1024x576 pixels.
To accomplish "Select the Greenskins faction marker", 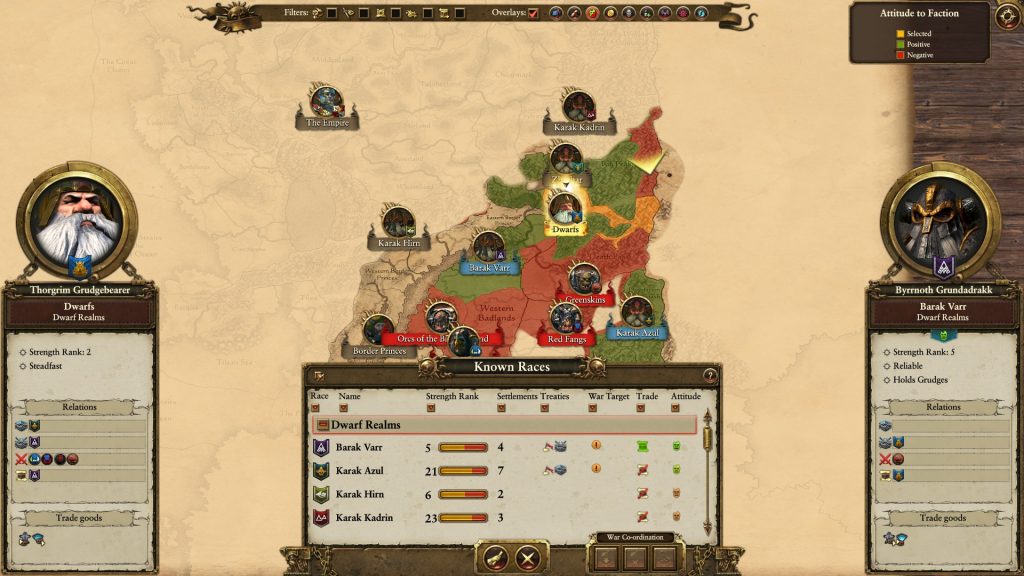I will [585, 279].
